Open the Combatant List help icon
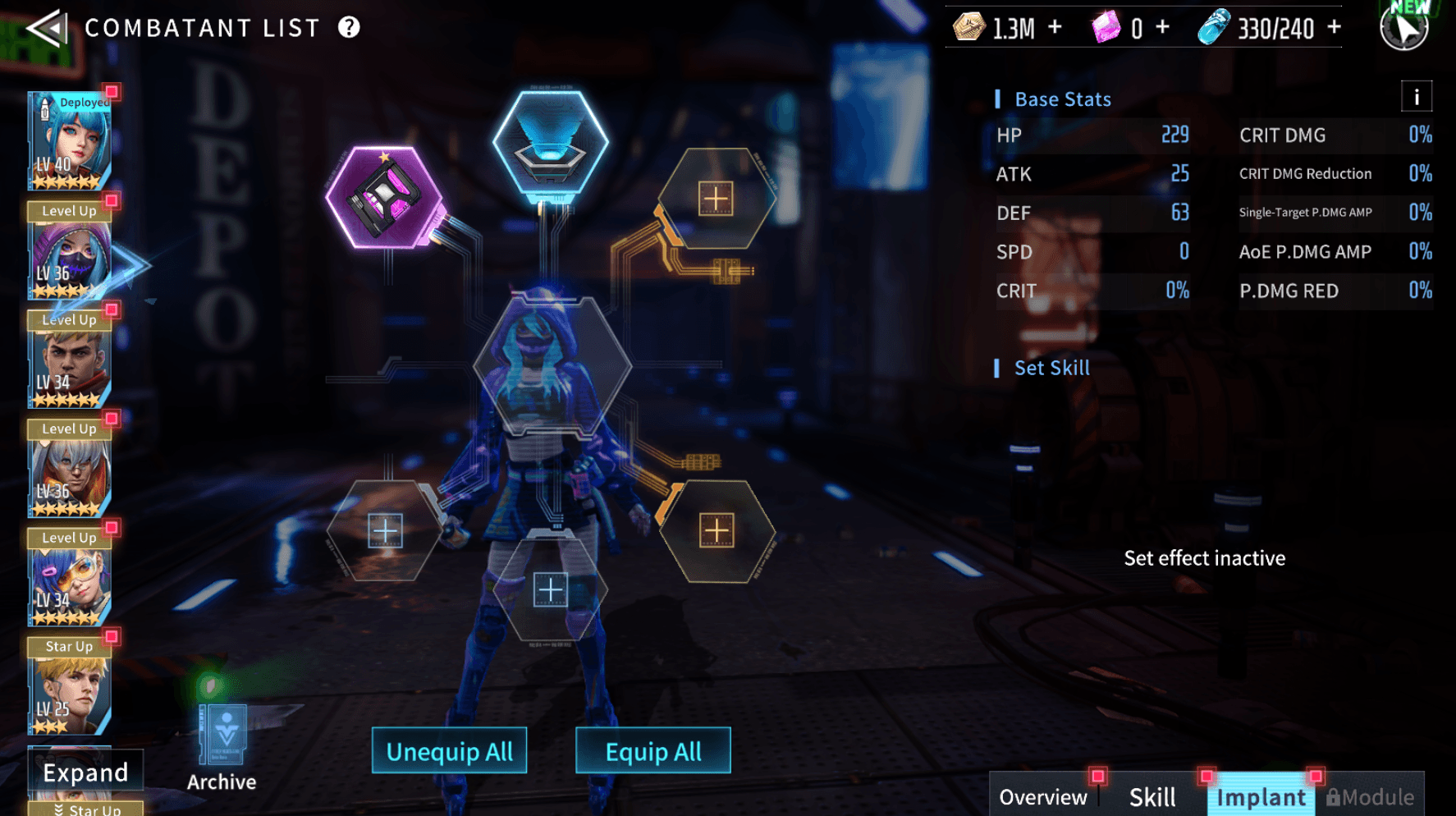 pos(349,28)
